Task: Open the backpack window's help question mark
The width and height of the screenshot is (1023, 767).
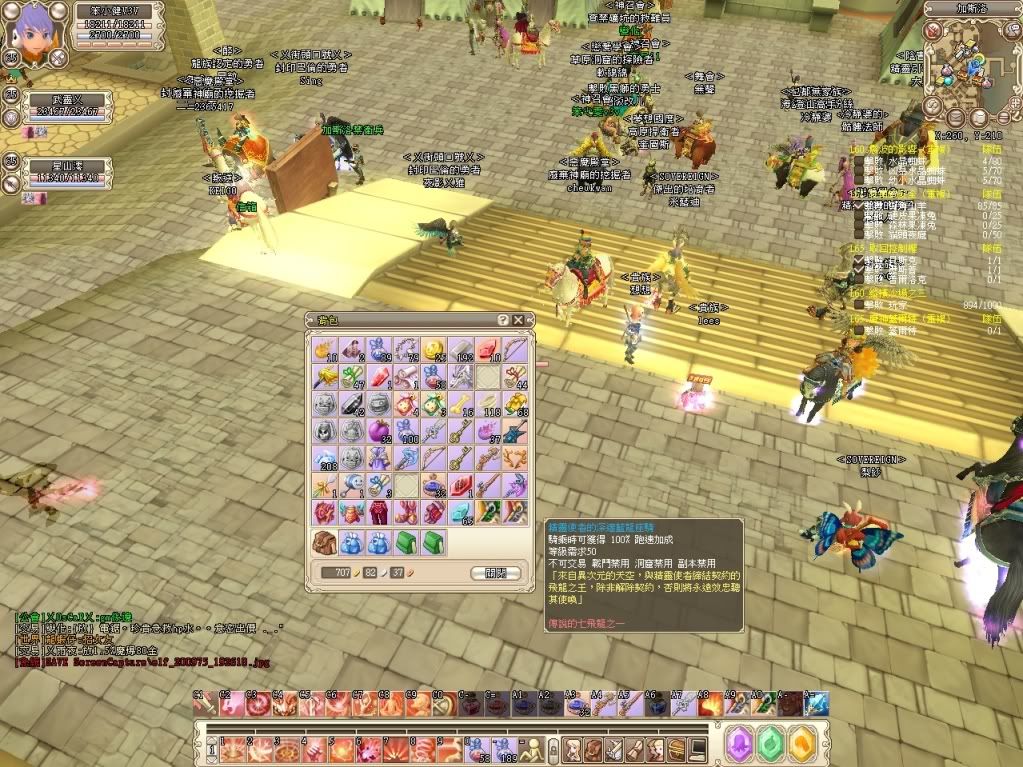Action: click(503, 320)
